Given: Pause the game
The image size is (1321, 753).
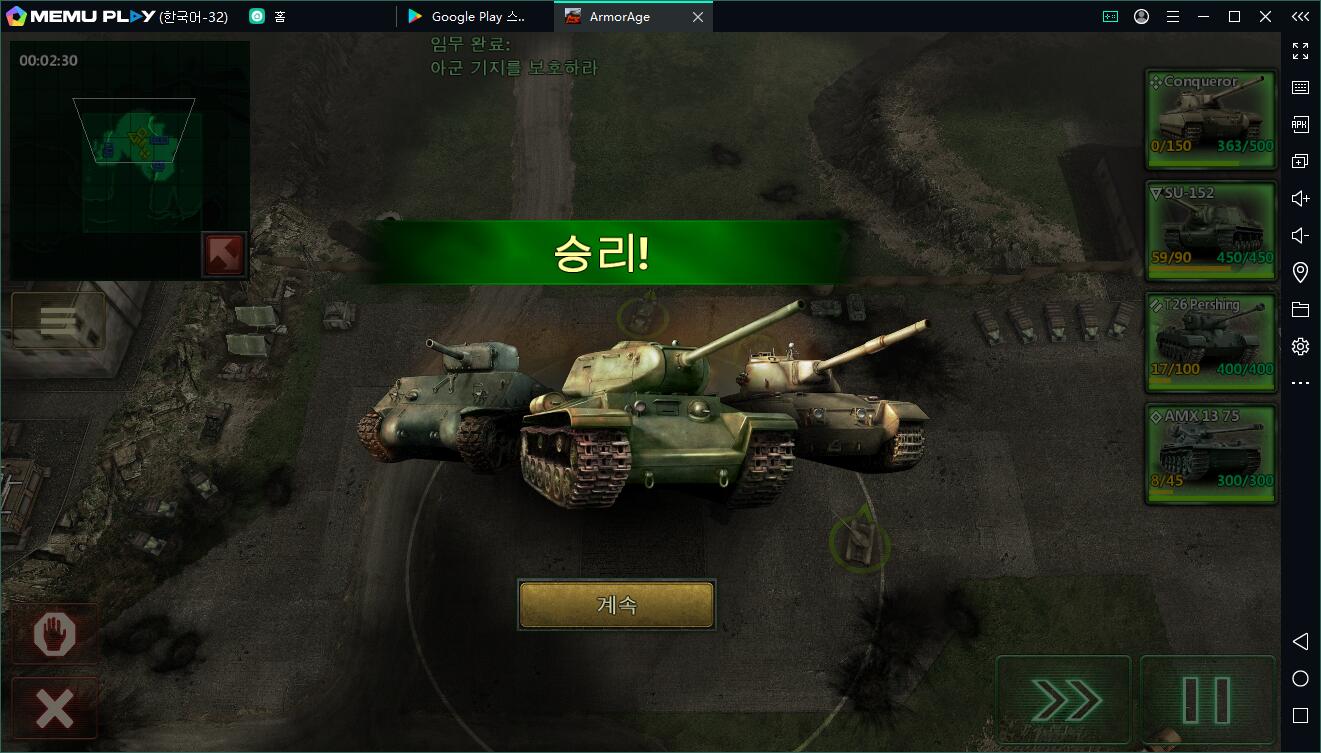Looking at the screenshot, I should tap(1207, 701).
